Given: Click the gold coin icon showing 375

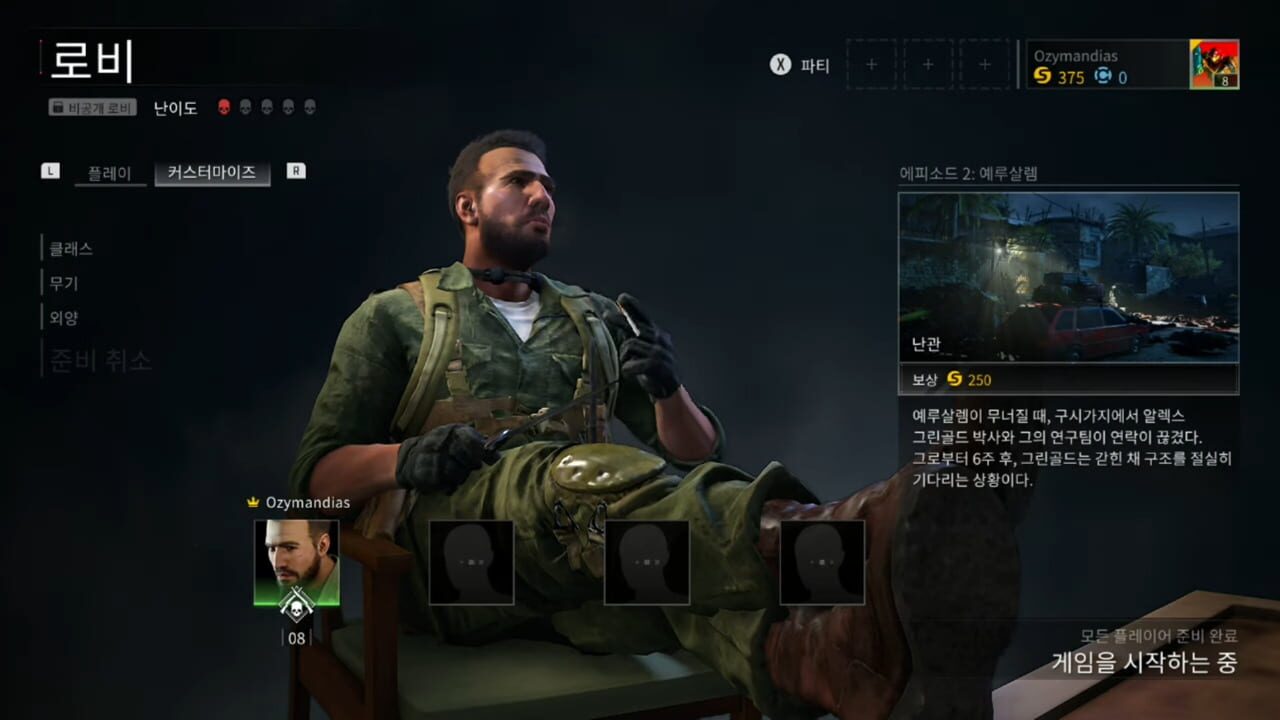Looking at the screenshot, I should (x=1040, y=77).
